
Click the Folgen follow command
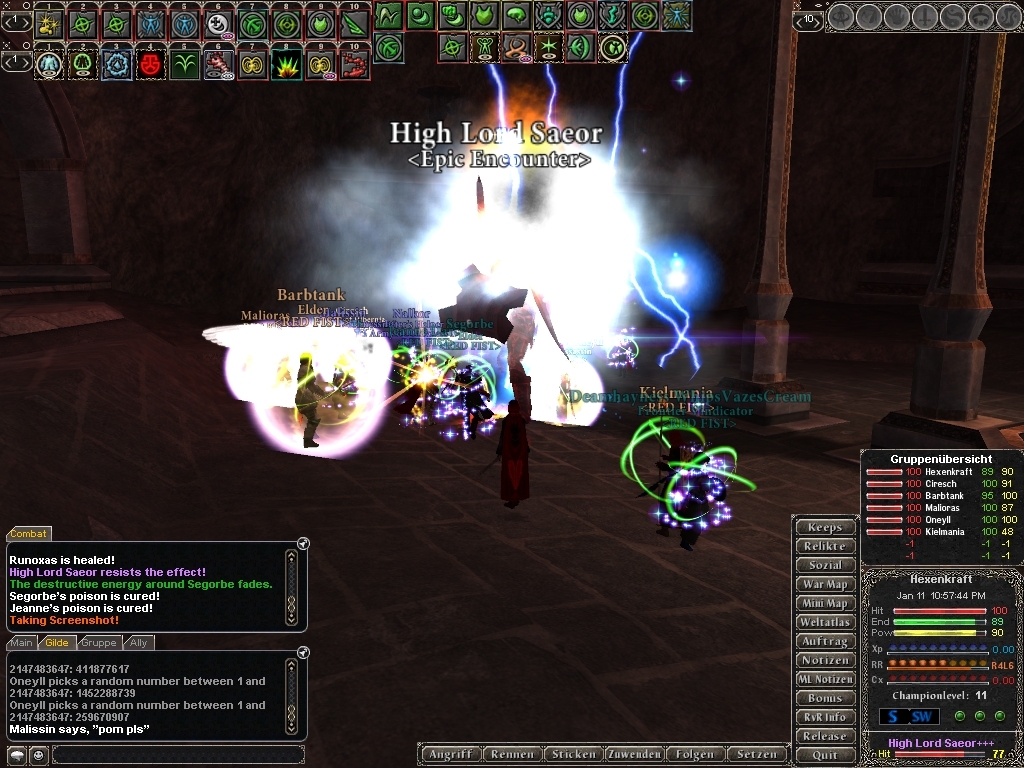695,754
